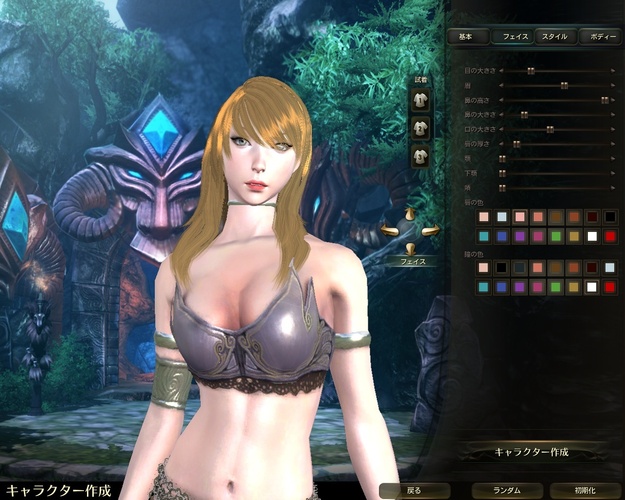The image size is (625, 500).
Task: Switch to the 基本 tab
Action: click(466, 36)
